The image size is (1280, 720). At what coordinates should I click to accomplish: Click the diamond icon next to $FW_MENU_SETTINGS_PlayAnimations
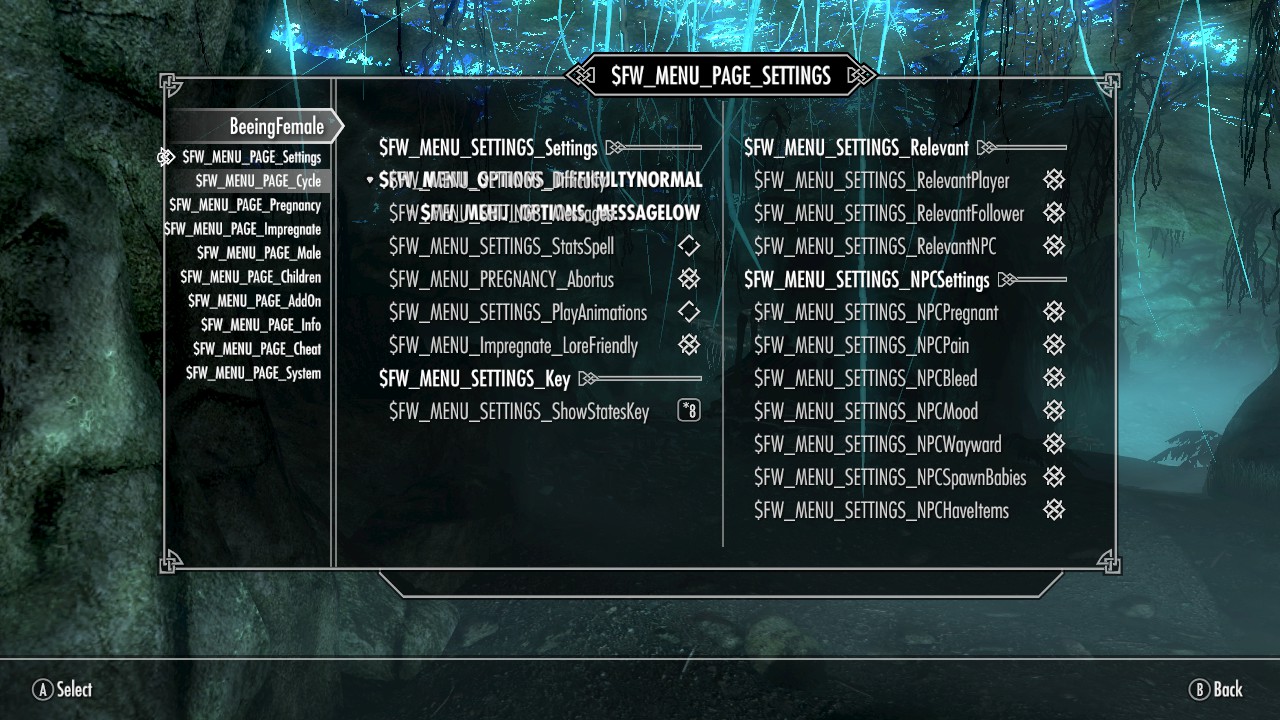point(688,312)
